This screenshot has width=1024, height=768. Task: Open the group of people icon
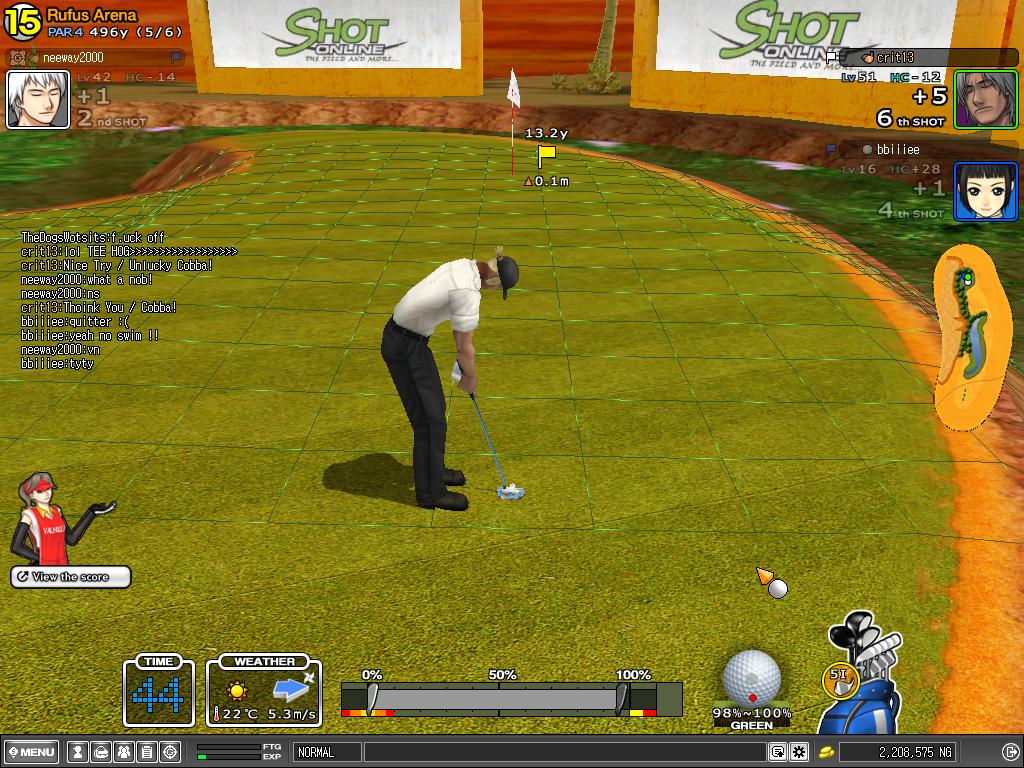coord(123,752)
